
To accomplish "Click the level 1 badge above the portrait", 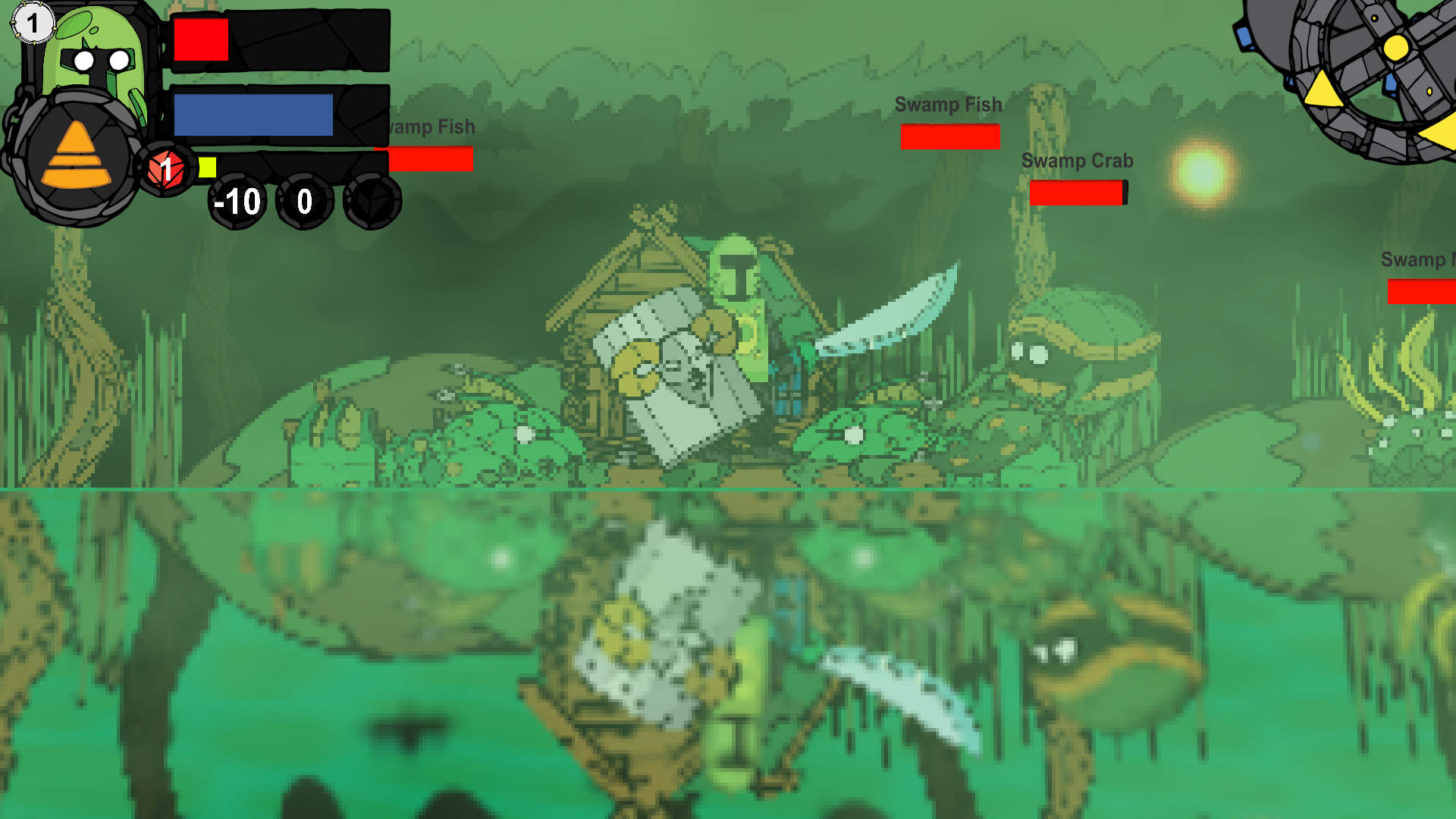I will [33, 23].
